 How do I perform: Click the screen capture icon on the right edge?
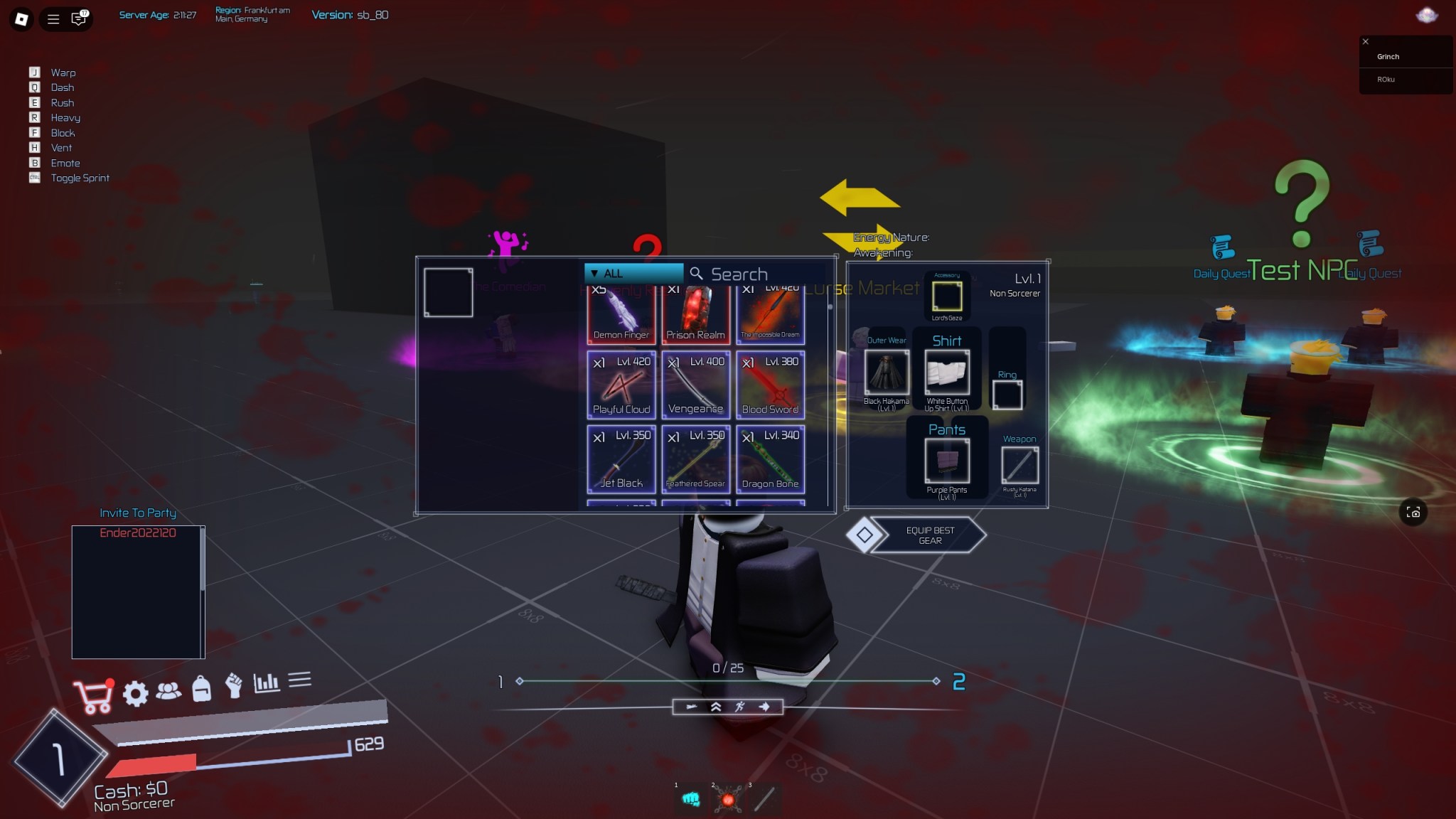click(1413, 512)
